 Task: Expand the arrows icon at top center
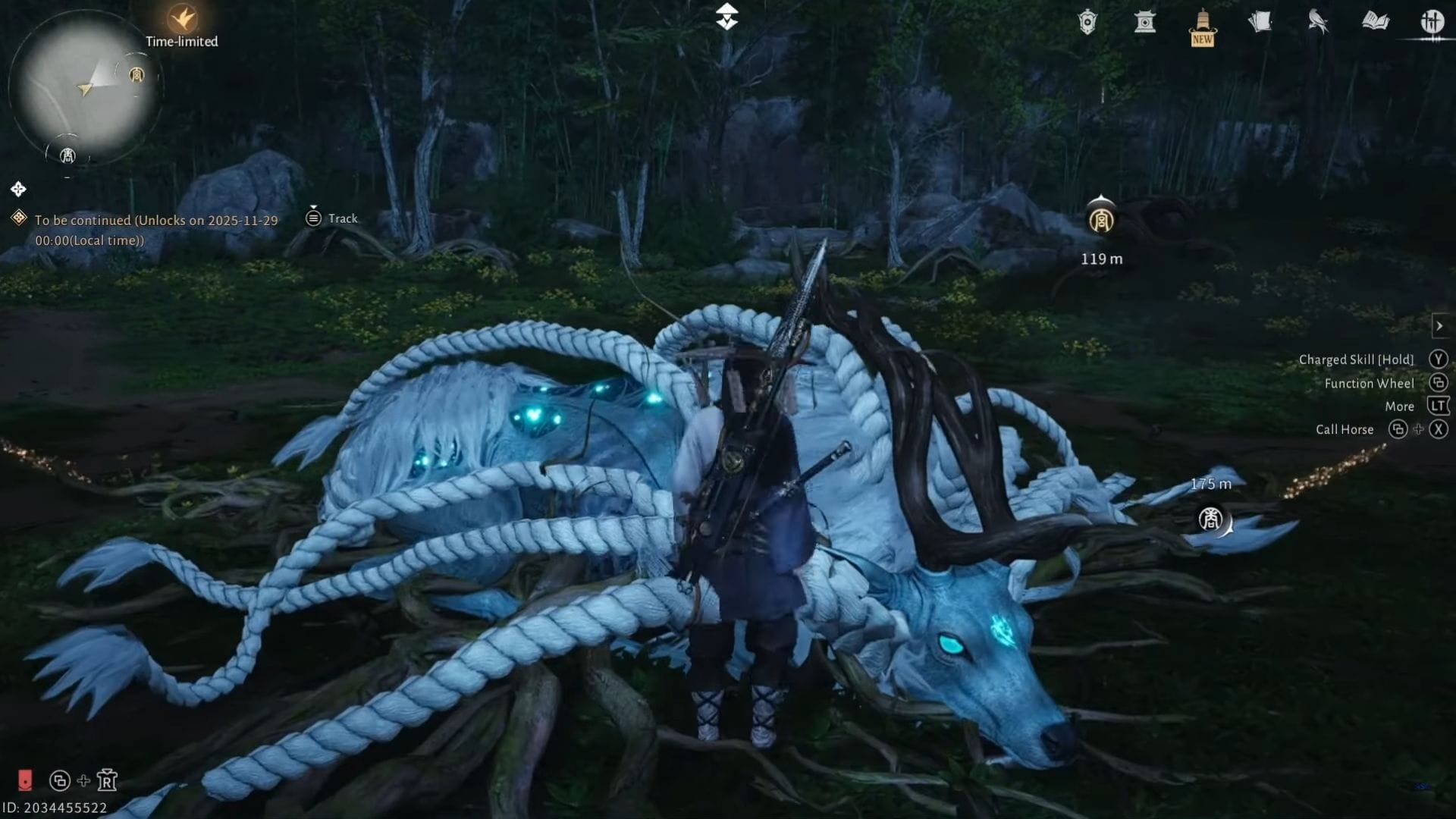click(727, 17)
